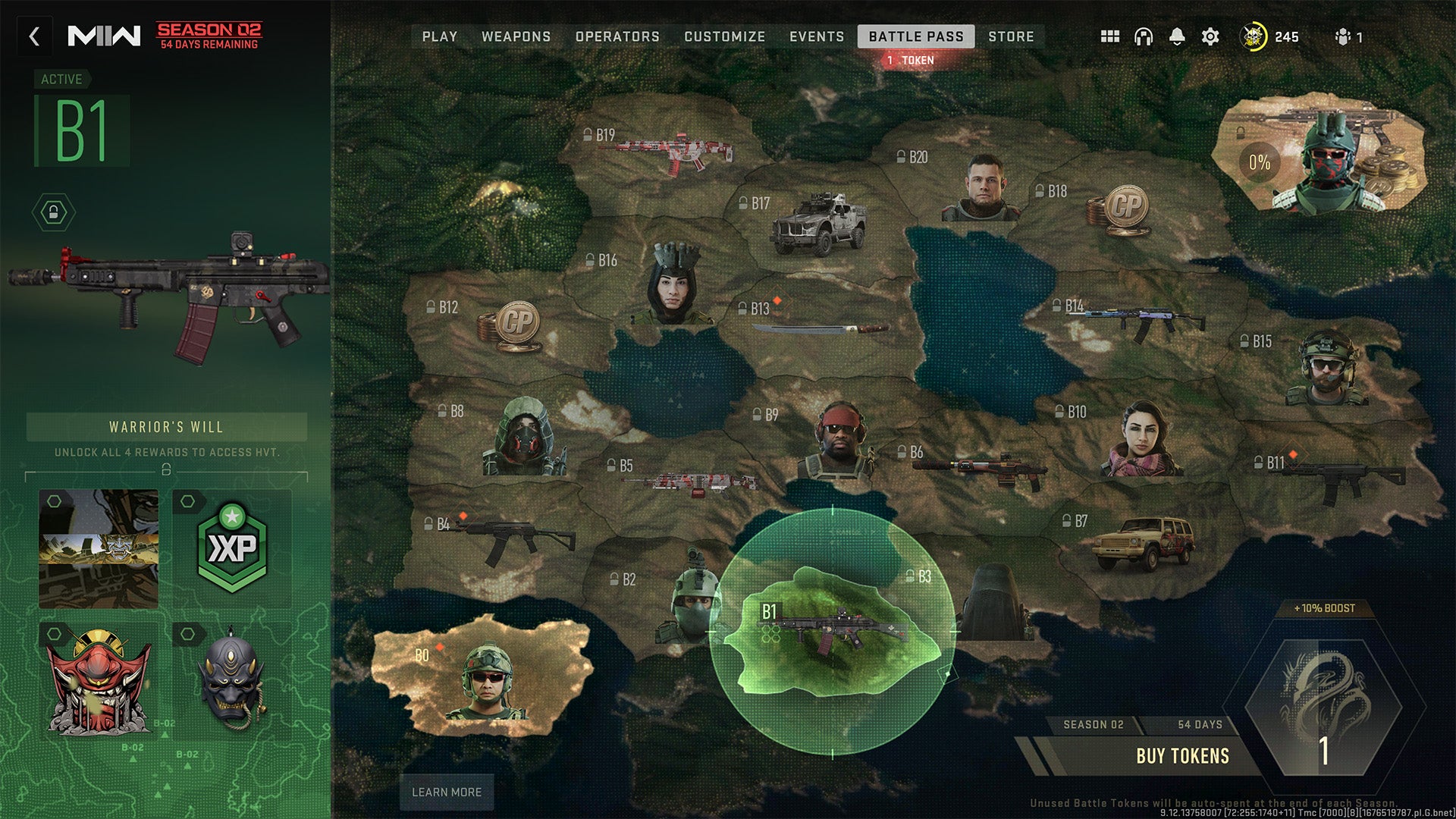This screenshot has height=819, width=1456.
Task: Click the lock icon on sector B19
Action: 587,133
